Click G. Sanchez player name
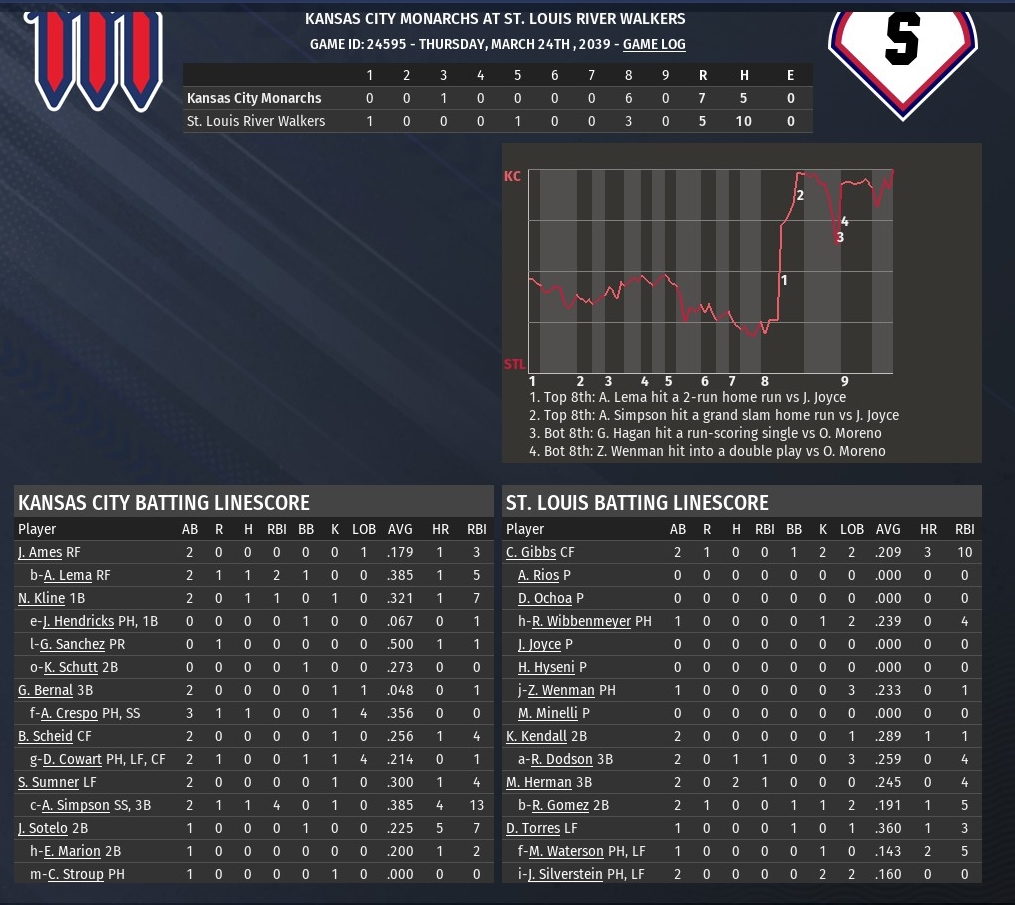Viewport: 1015px width, 905px height. 72,644
